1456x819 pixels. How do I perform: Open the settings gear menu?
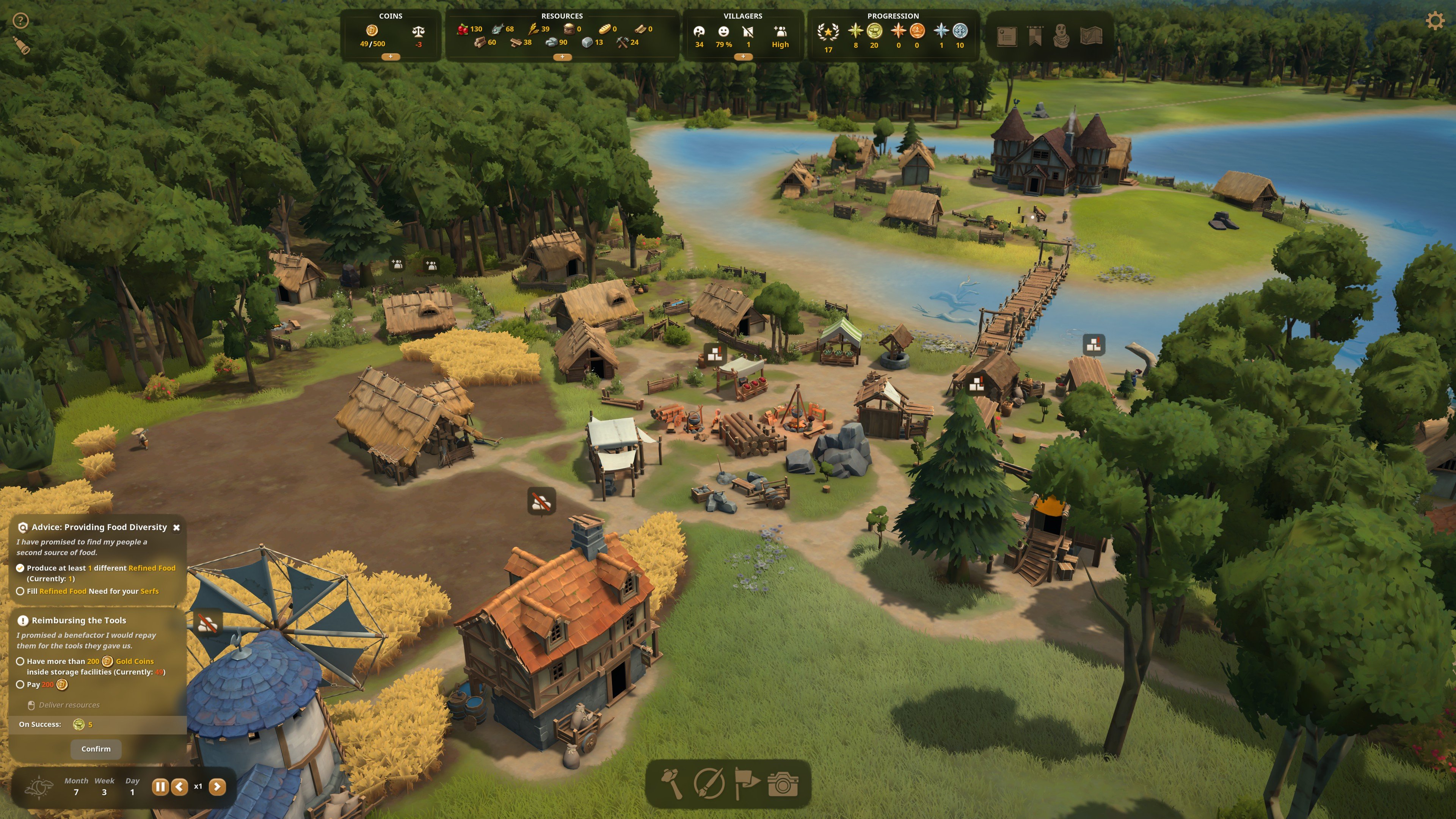1434,22
